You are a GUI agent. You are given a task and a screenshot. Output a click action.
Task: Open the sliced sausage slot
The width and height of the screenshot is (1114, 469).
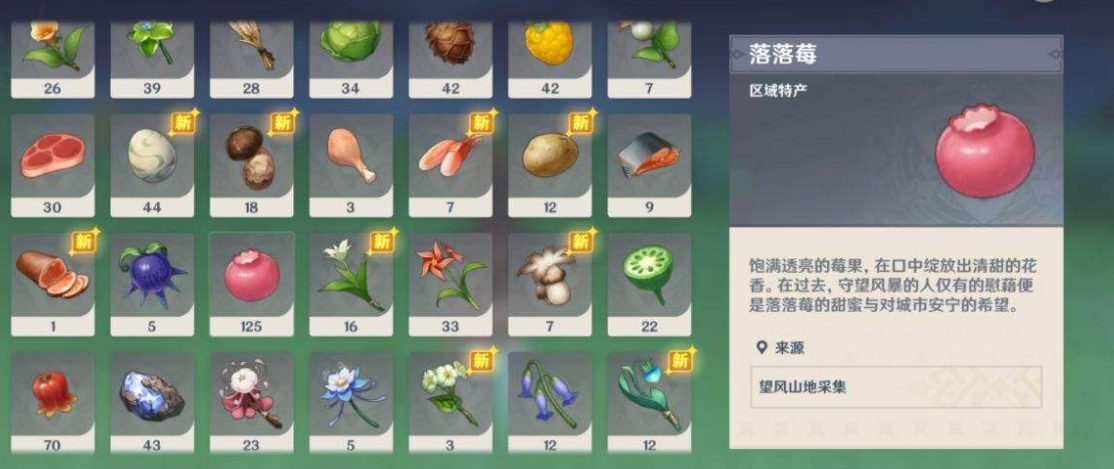[52, 276]
